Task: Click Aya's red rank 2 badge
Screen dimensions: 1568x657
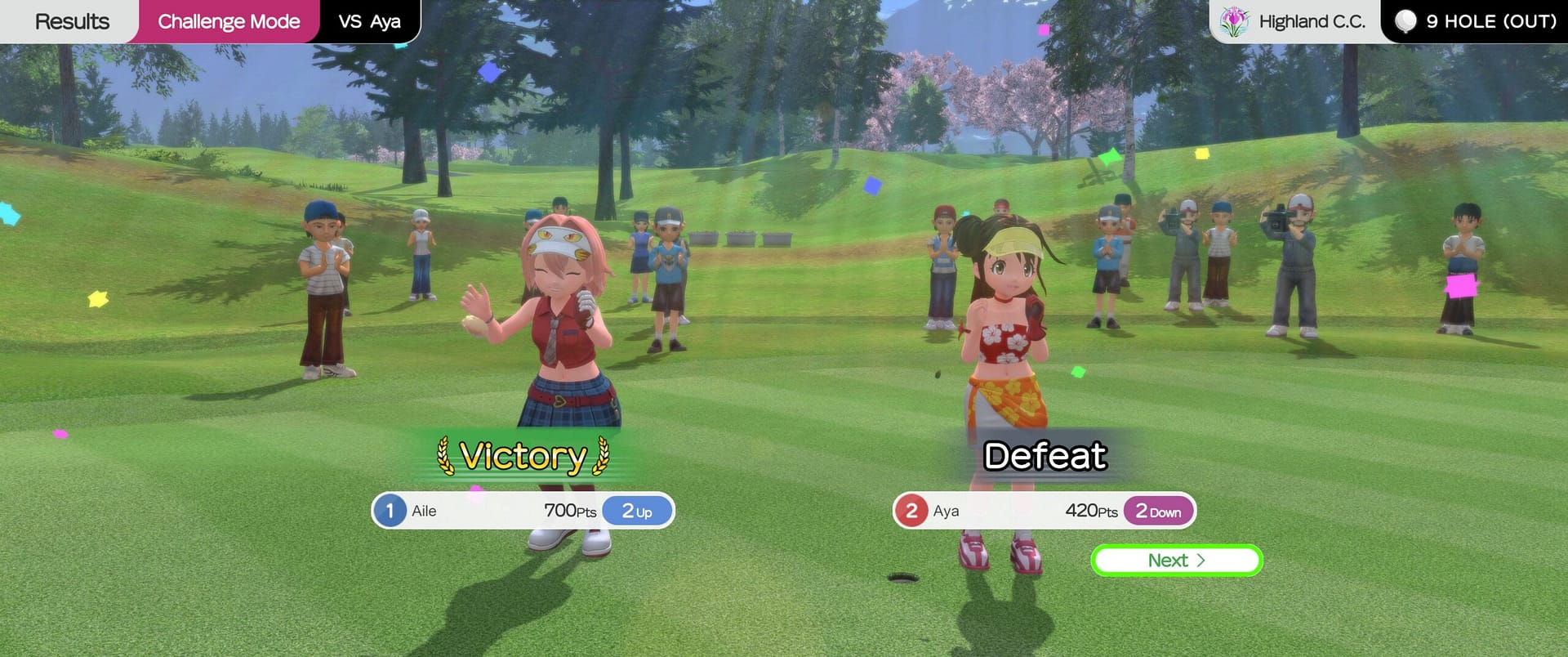Action: pyautogui.click(x=912, y=510)
